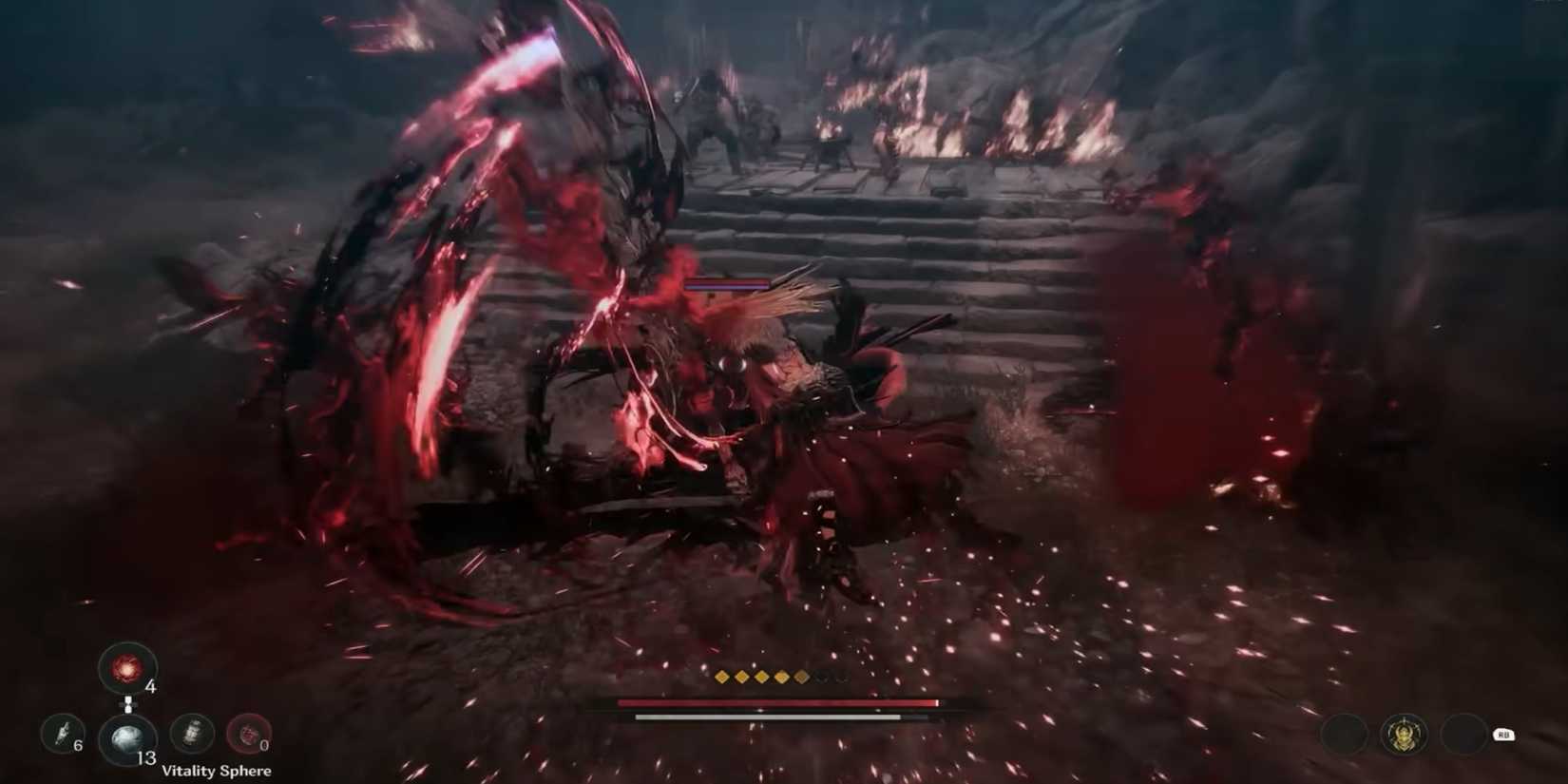Screen dimensions: 1568x784
Task: Click the empty skill circle beside the emblem
Action: tap(1465, 733)
